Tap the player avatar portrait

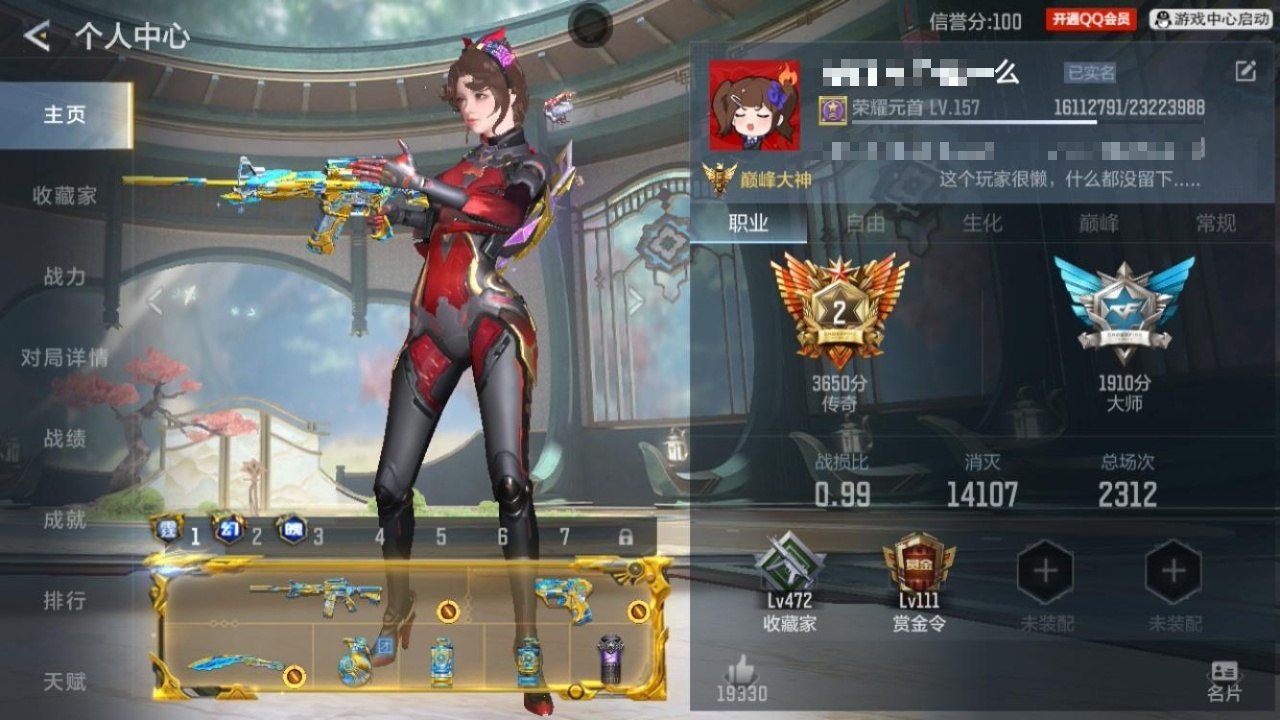tap(754, 105)
